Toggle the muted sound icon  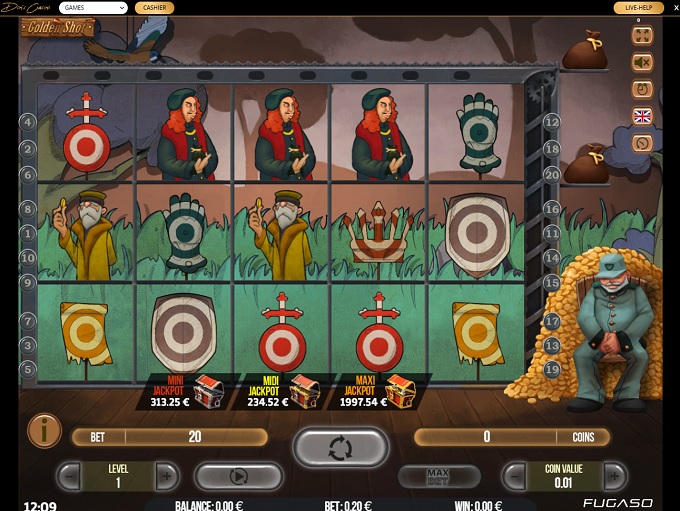[x=642, y=62]
